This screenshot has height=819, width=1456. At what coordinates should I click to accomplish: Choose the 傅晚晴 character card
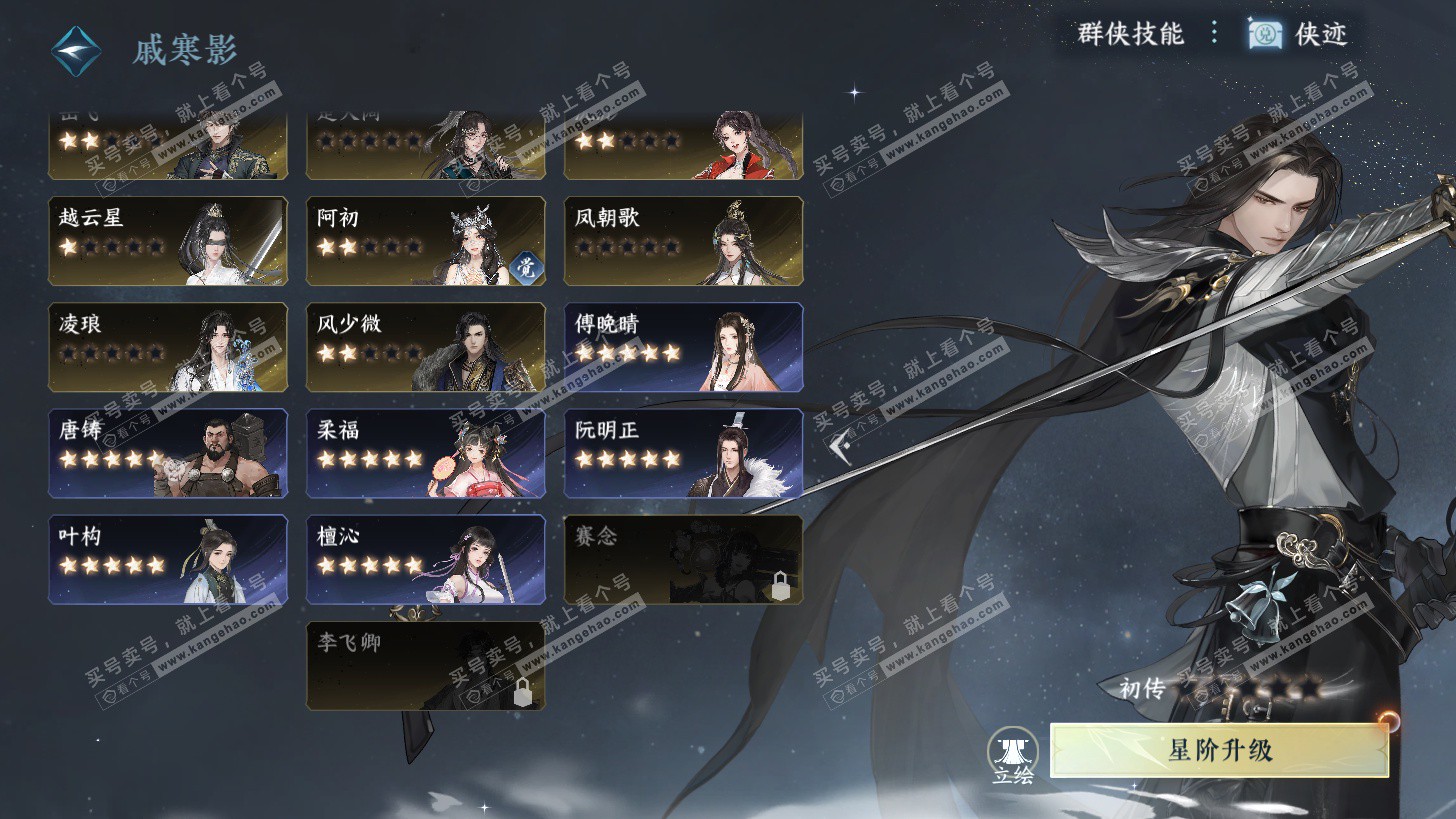click(x=683, y=347)
